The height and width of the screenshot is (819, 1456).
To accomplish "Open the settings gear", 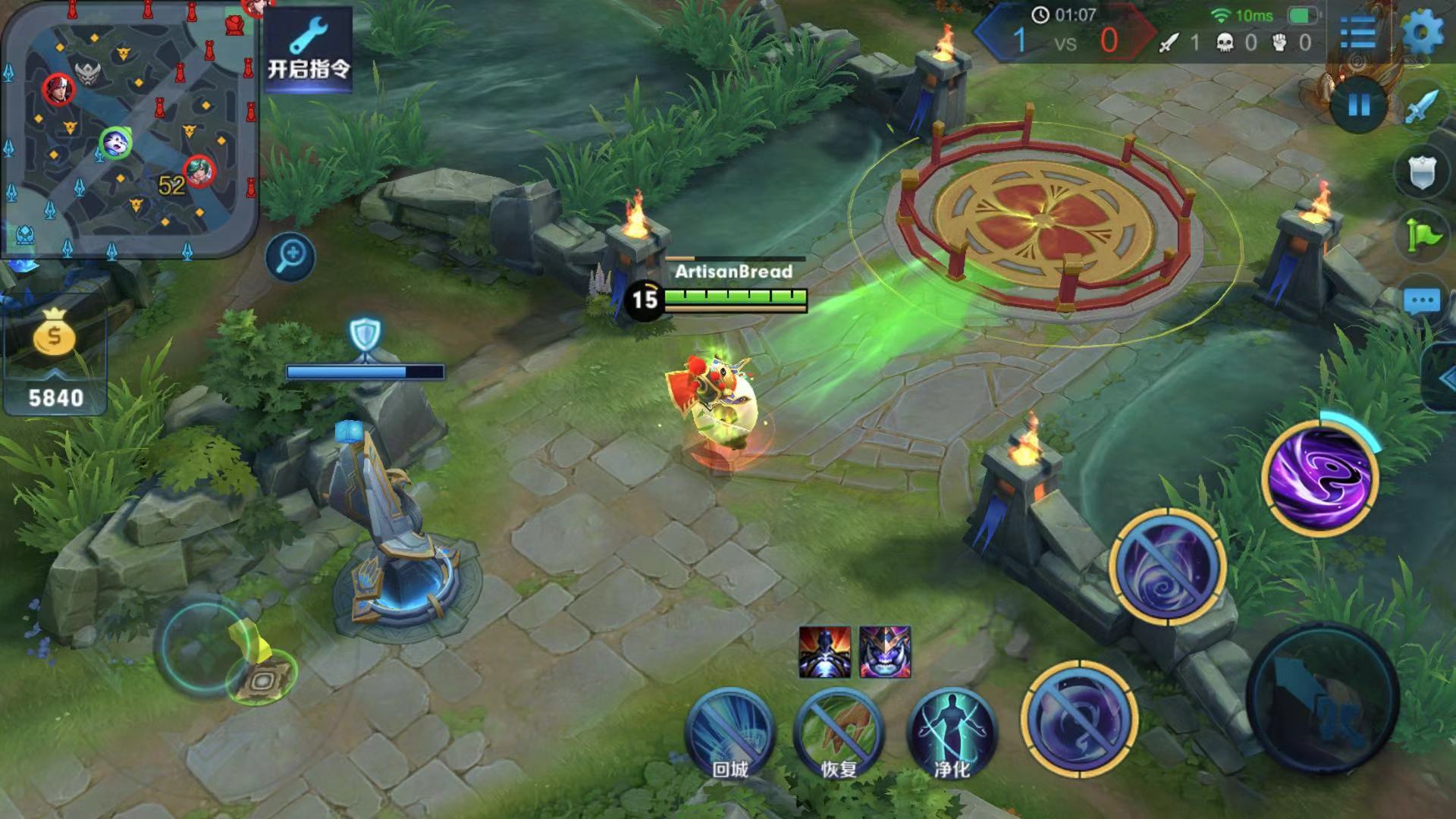I will [x=1423, y=33].
